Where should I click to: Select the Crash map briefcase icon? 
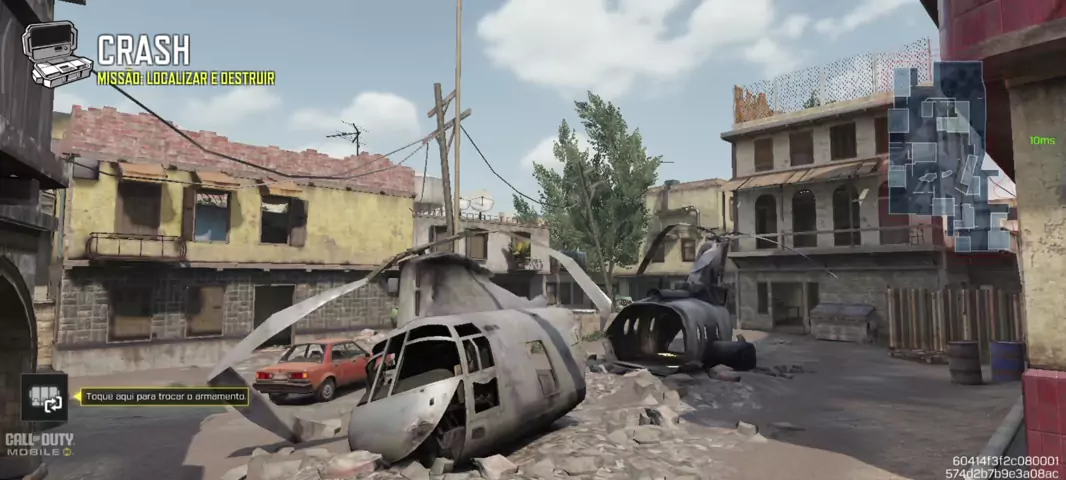55,55
